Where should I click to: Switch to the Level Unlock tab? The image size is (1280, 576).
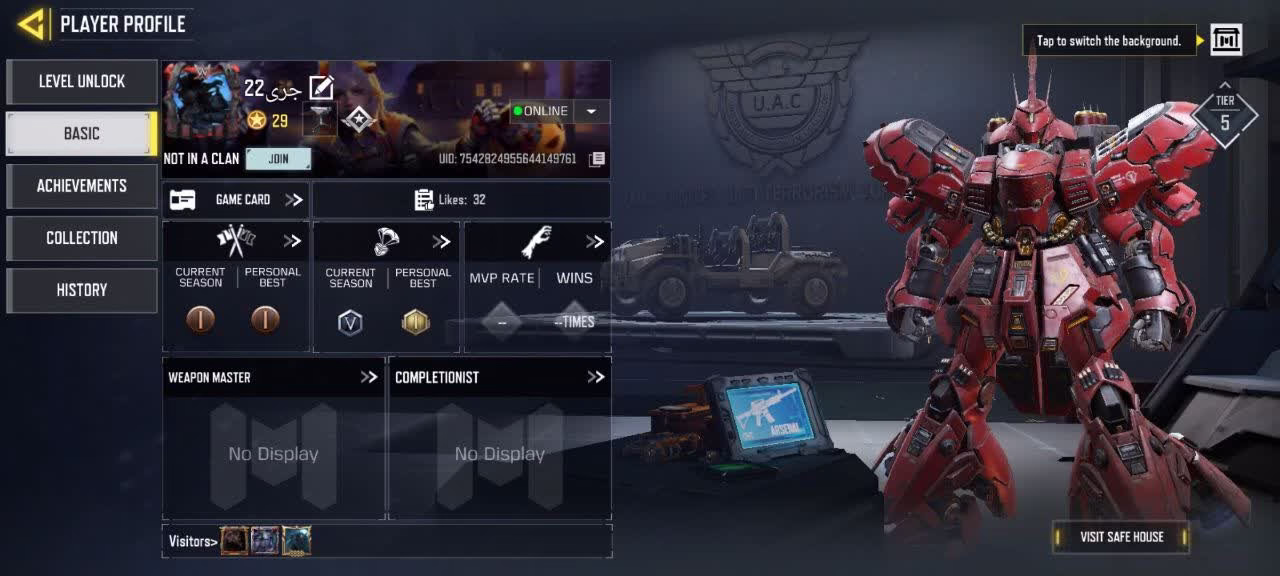[82, 82]
